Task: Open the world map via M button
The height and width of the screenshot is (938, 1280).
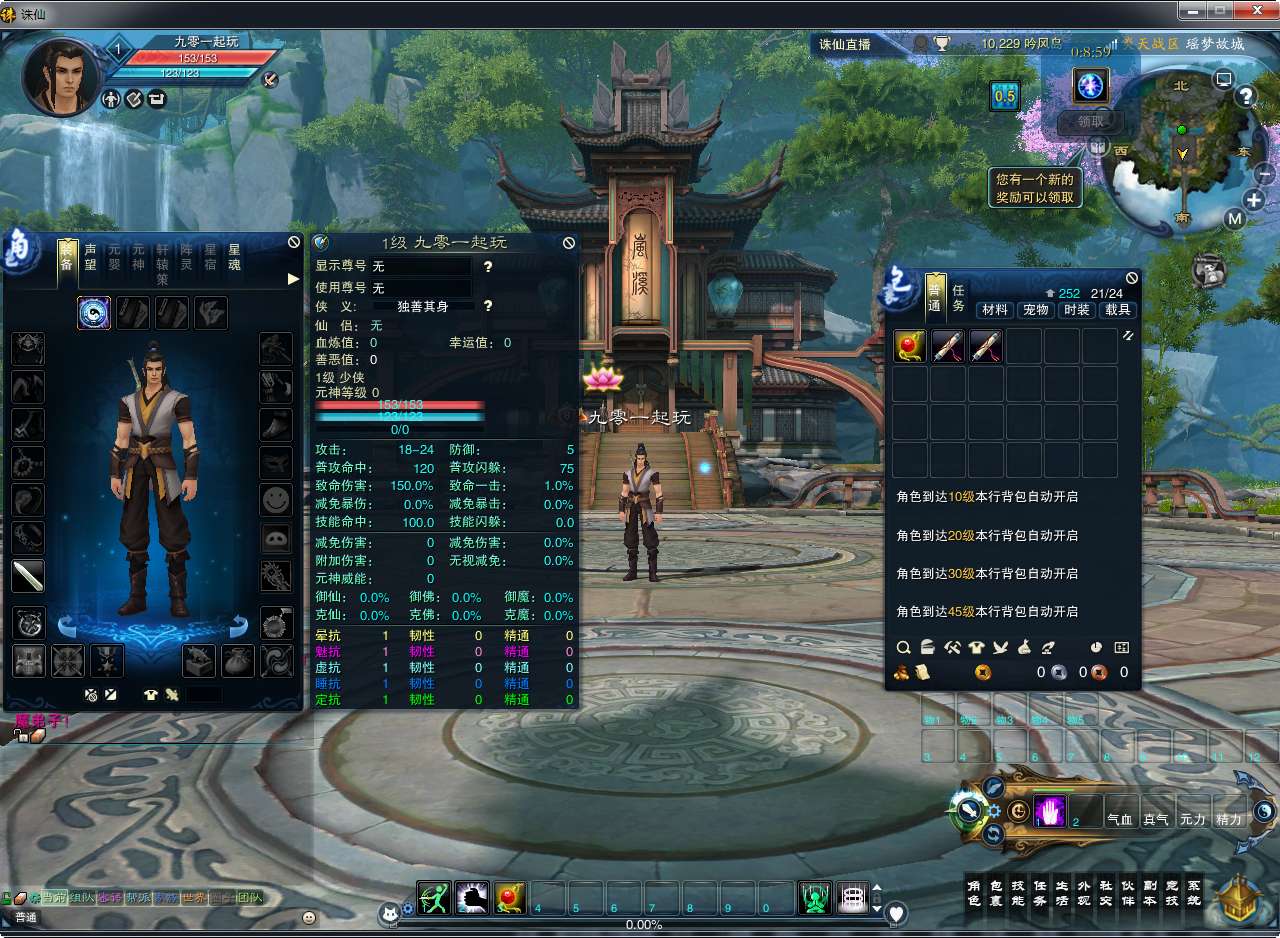Action: click(1235, 219)
